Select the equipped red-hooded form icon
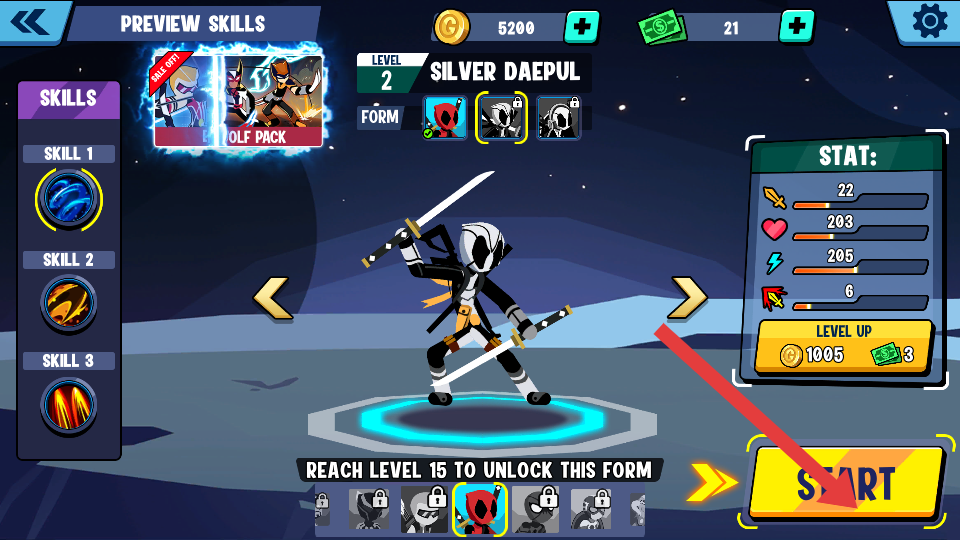Image resolution: width=960 pixels, height=540 pixels. pos(445,117)
